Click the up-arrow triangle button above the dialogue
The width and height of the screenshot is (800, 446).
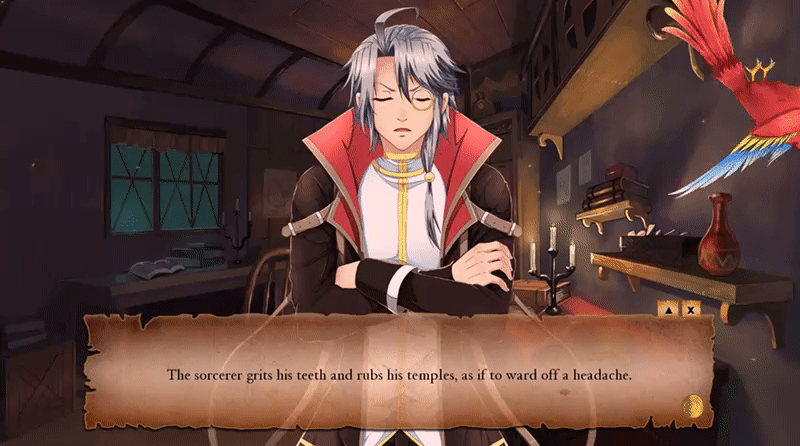[x=667, y=310]
